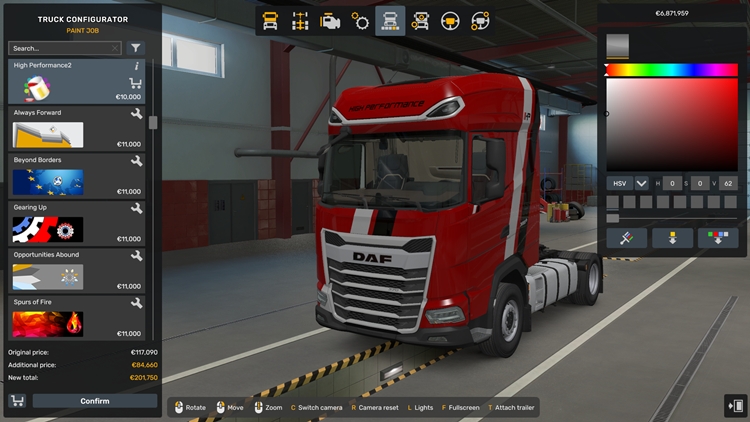Open the steering wheel interior tab

click(x=450, y=21)
